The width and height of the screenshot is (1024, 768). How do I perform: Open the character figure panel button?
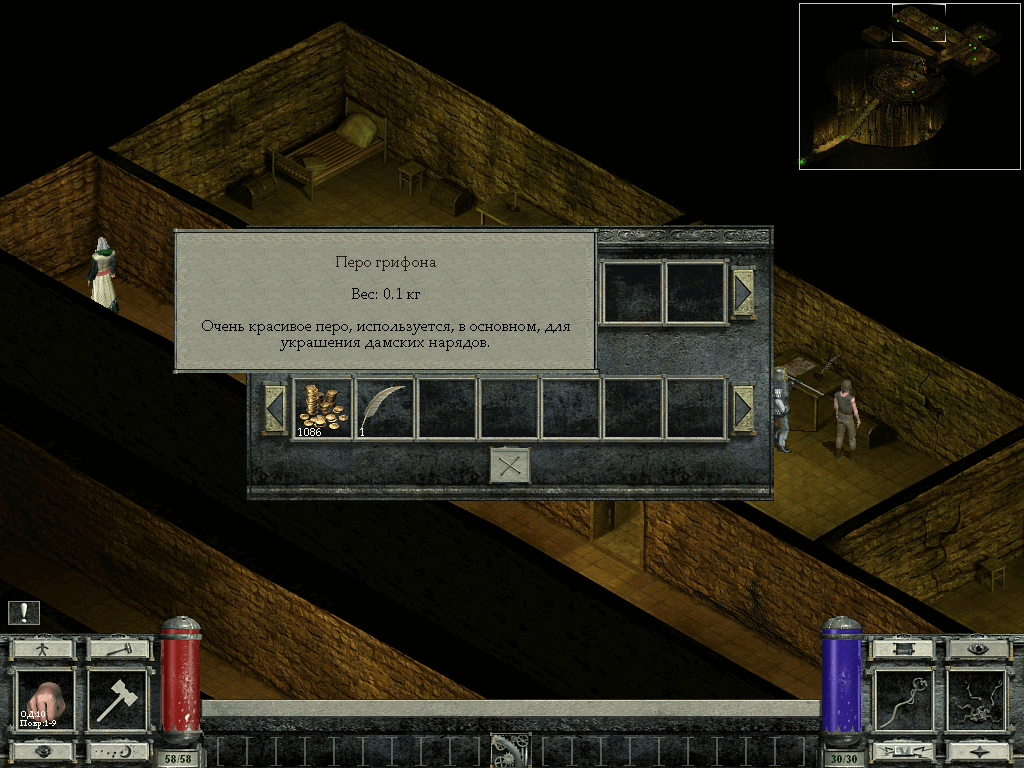click(43, 649)
